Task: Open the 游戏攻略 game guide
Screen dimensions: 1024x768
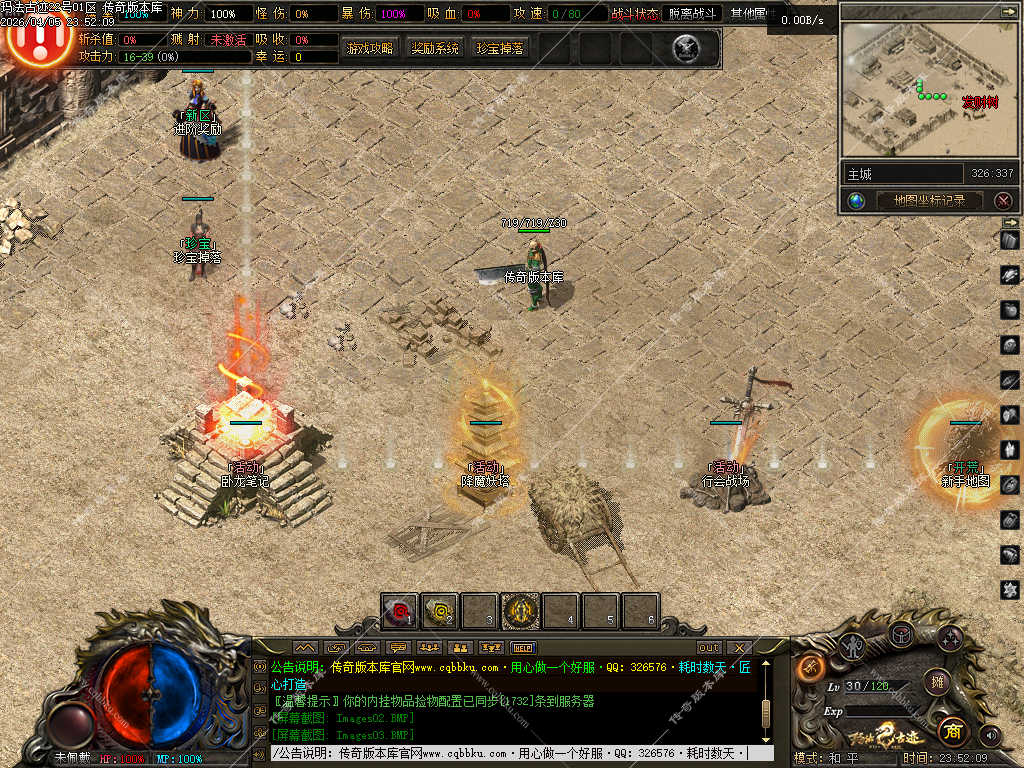Action: coord(370,48)
